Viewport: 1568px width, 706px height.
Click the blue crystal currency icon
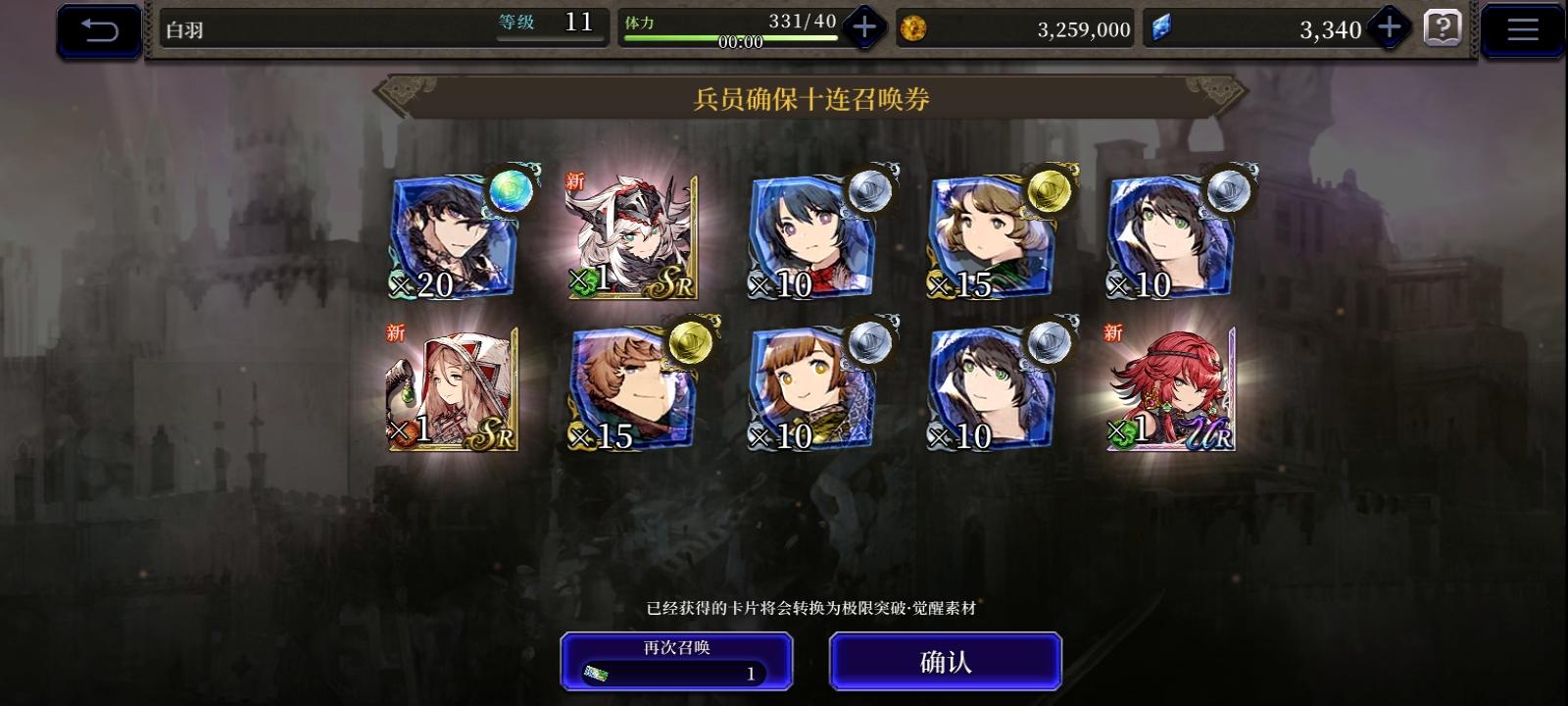point(1162,28)
